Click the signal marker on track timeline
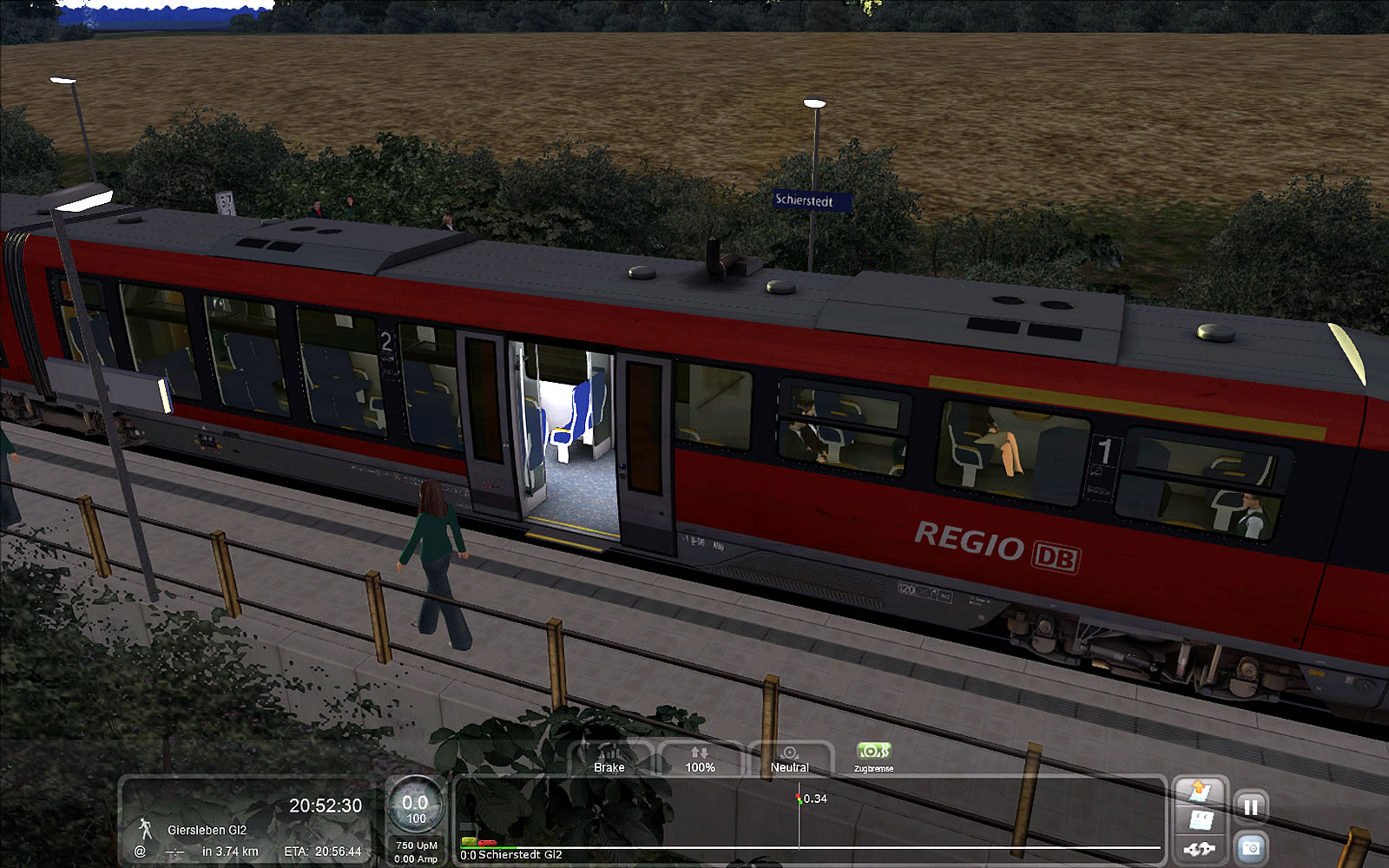The image size is (1389, 868). (x=799, y=799)
